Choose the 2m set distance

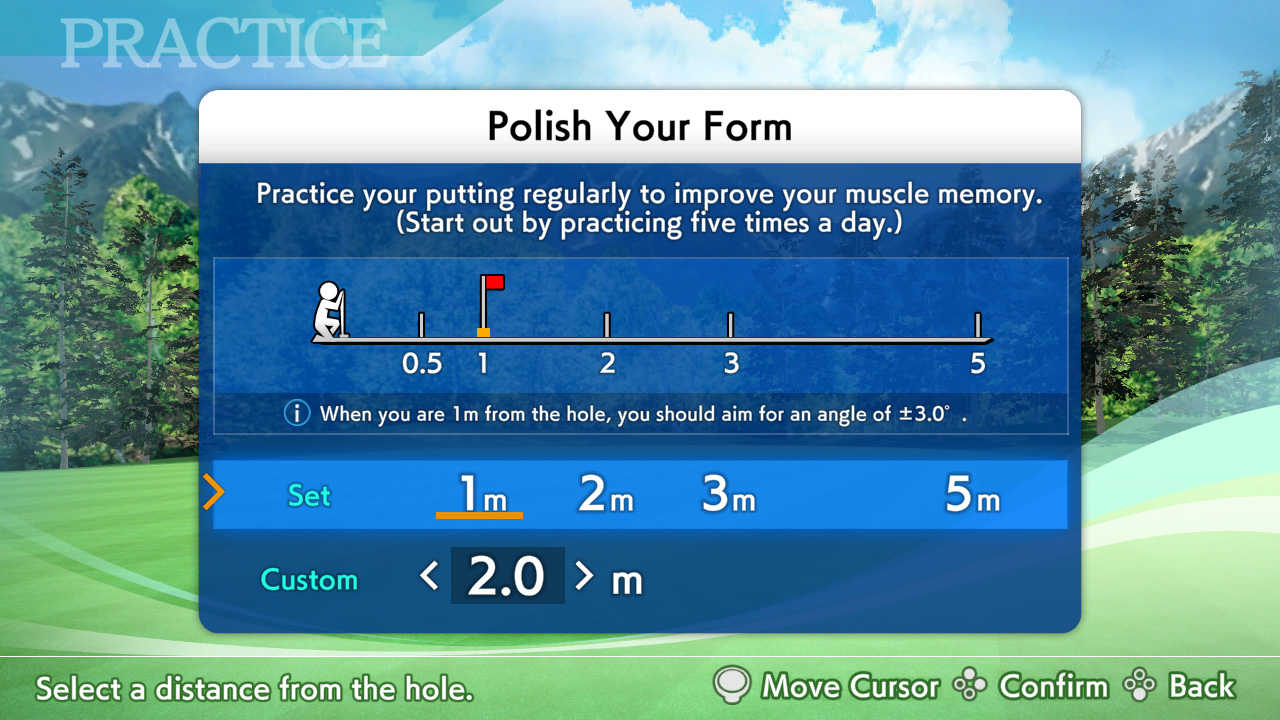pos(606,495)
